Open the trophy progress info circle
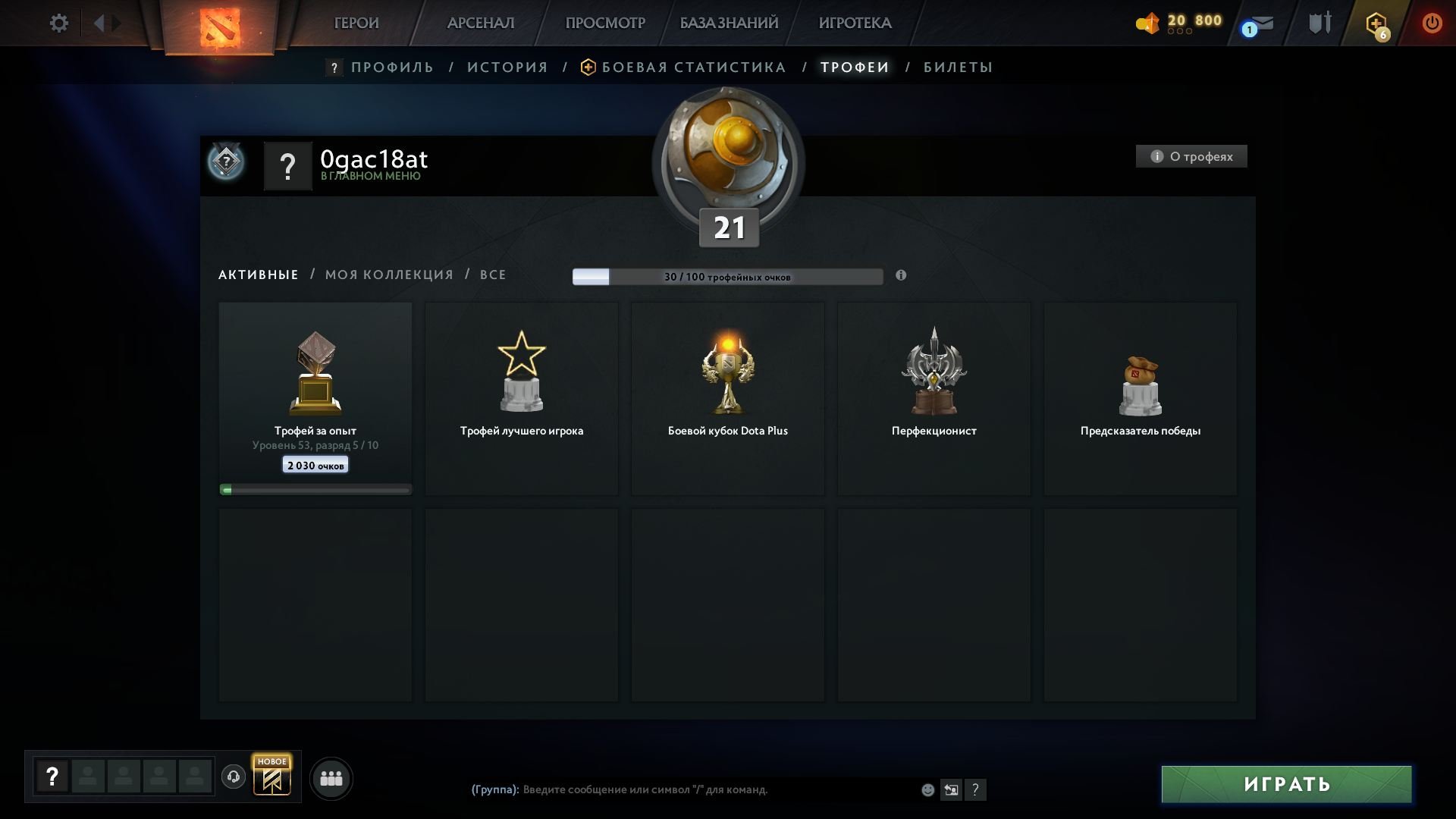 click(x=901, y=276)
